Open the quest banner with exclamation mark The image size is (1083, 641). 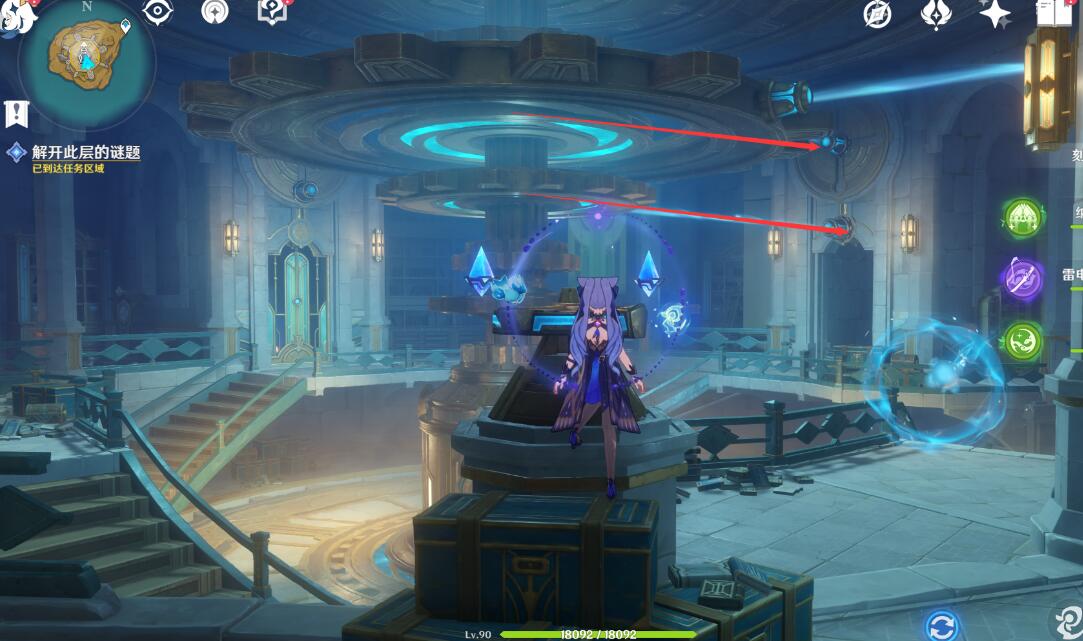(x=16, y=113)
